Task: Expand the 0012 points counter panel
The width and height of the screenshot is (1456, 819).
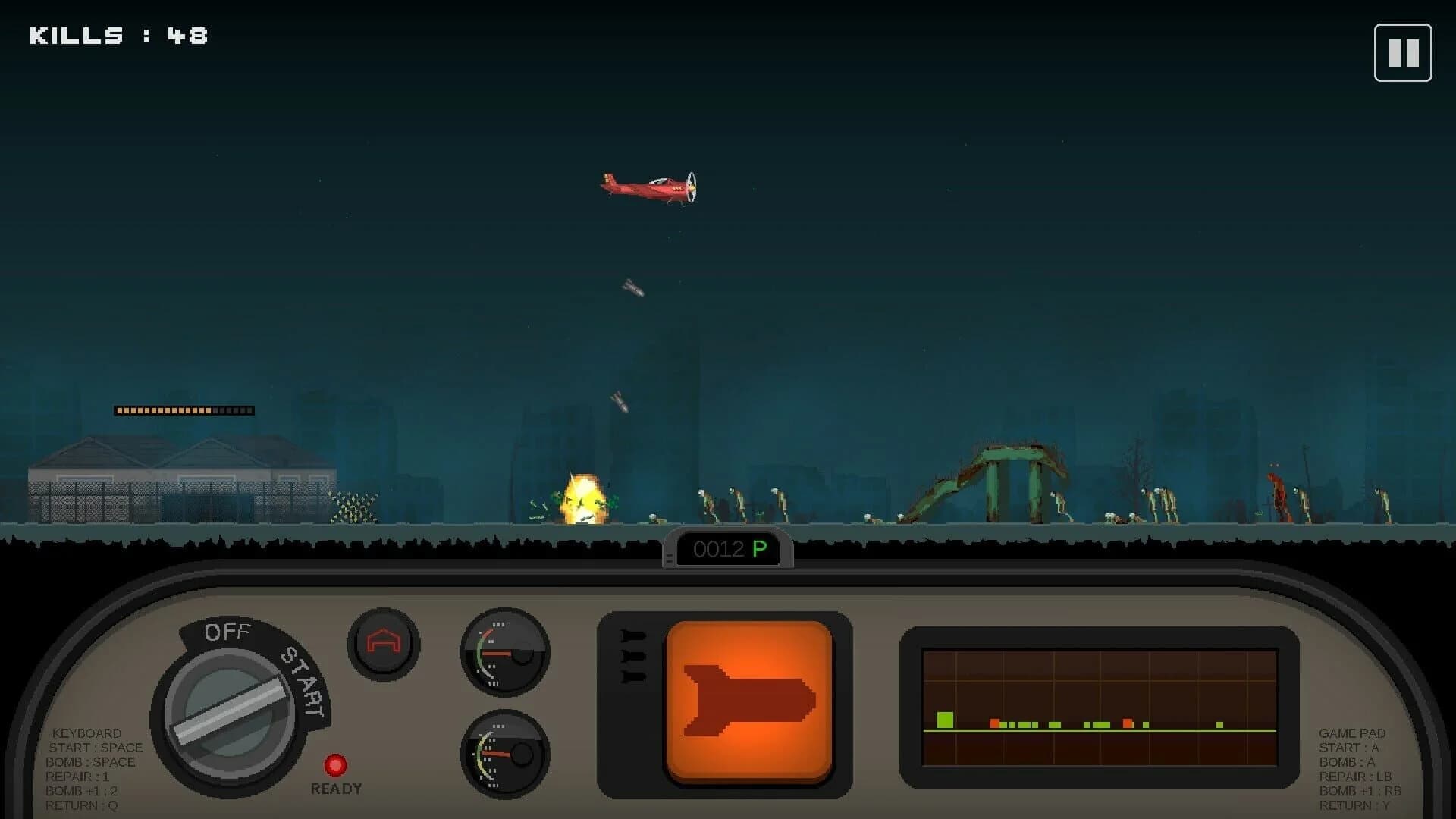Action: (x=726, y=549)
